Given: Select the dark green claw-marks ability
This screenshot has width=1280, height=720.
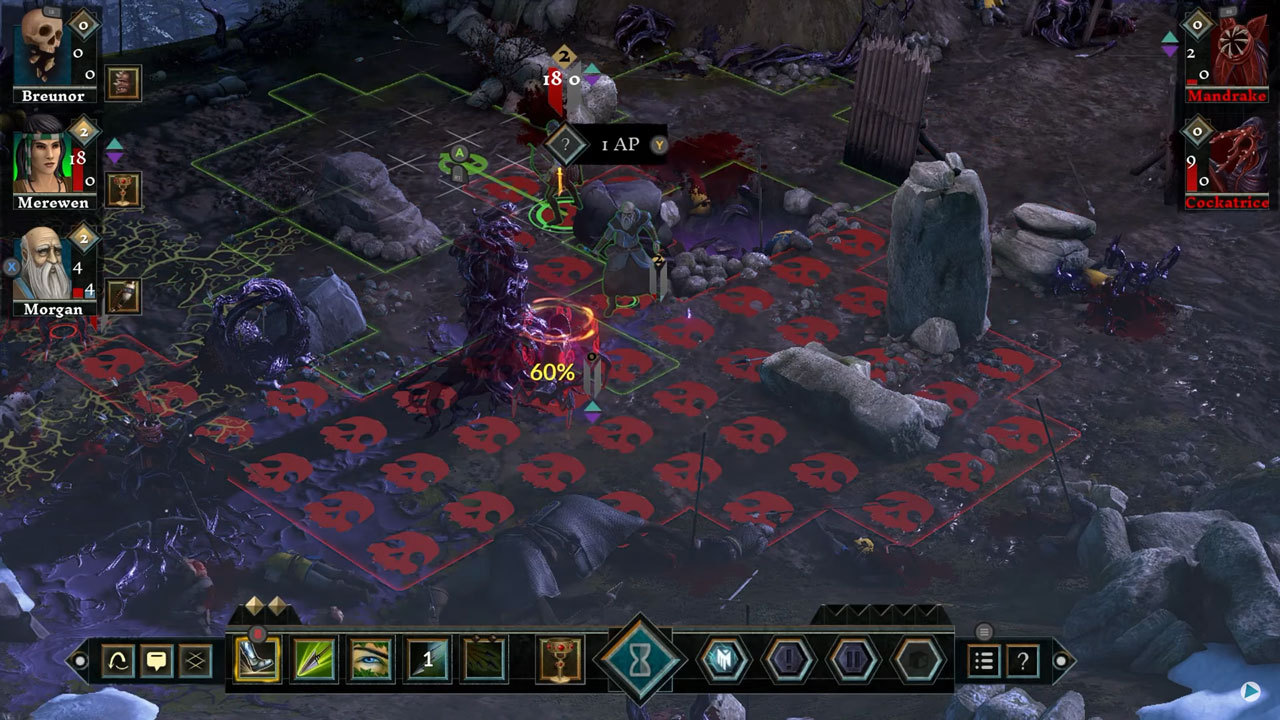Looking at the screenshot, I should click(484, 660).
